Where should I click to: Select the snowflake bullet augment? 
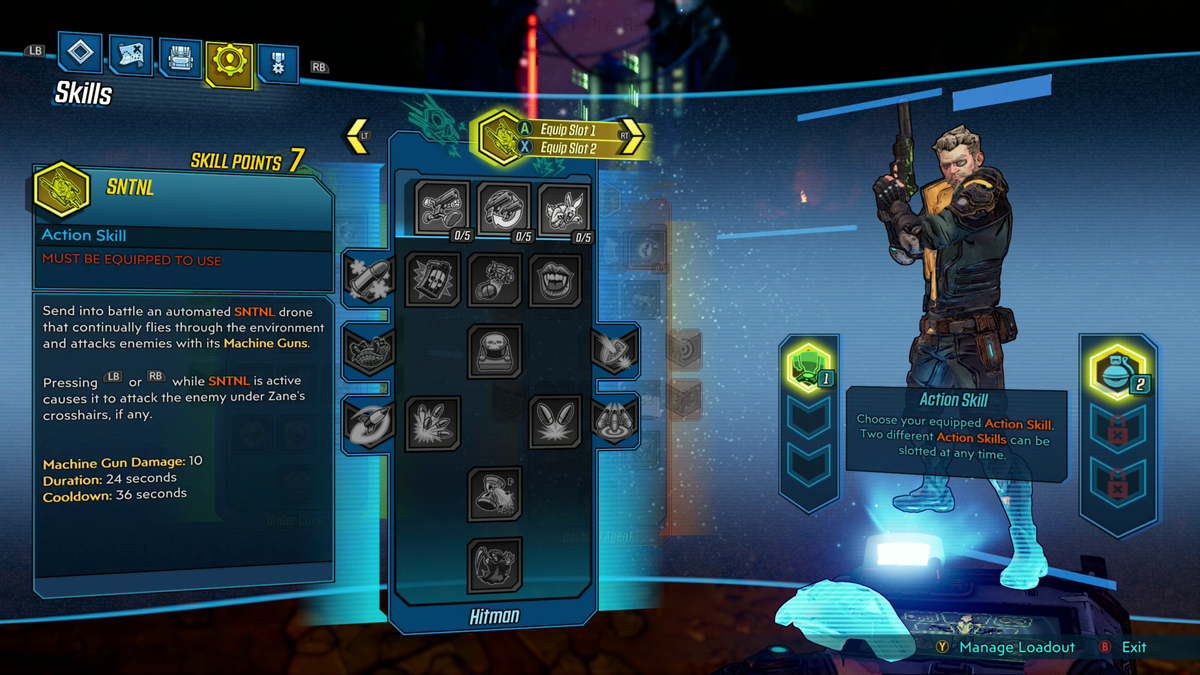pos(367,278)
